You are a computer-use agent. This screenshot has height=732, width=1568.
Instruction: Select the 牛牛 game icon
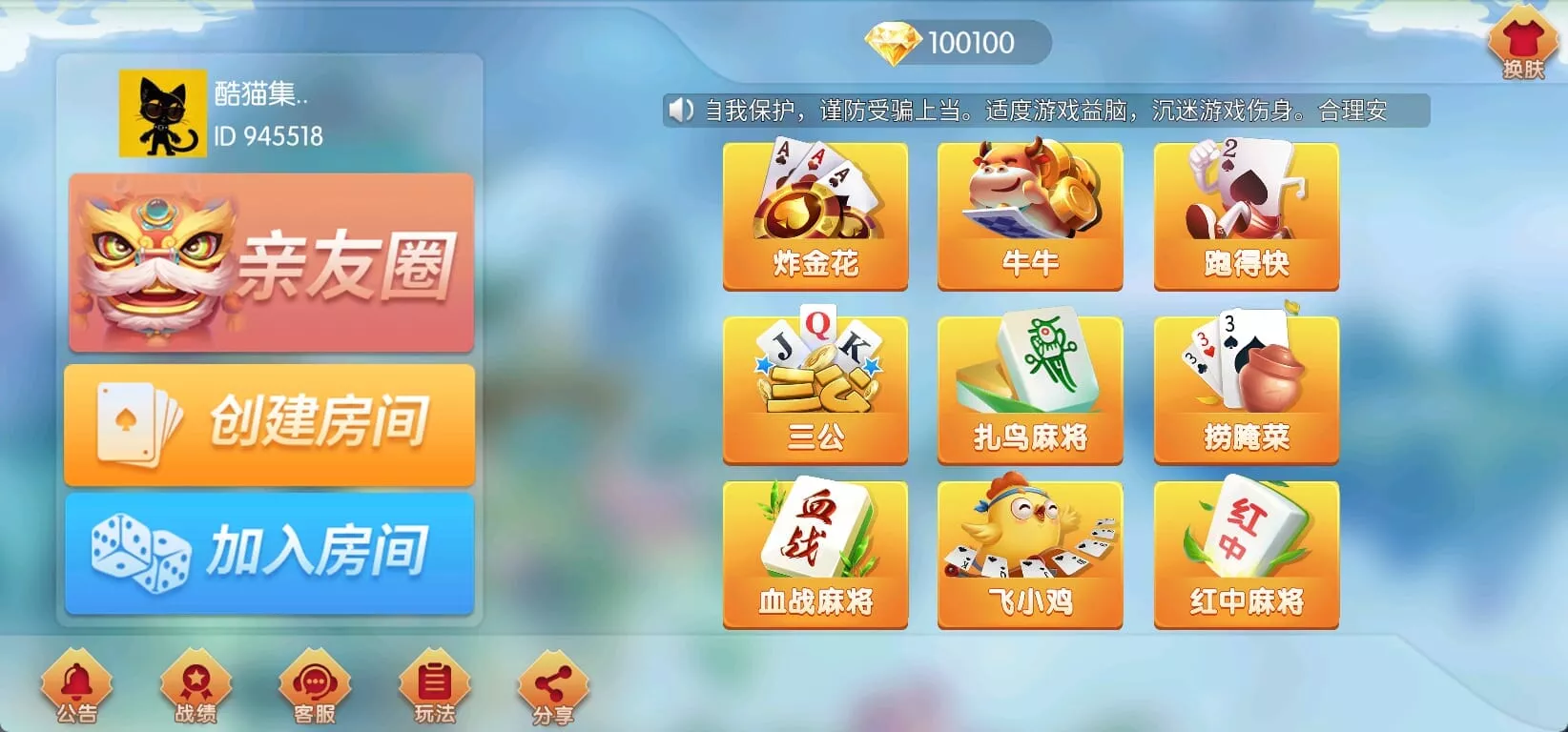(1029, 214)
